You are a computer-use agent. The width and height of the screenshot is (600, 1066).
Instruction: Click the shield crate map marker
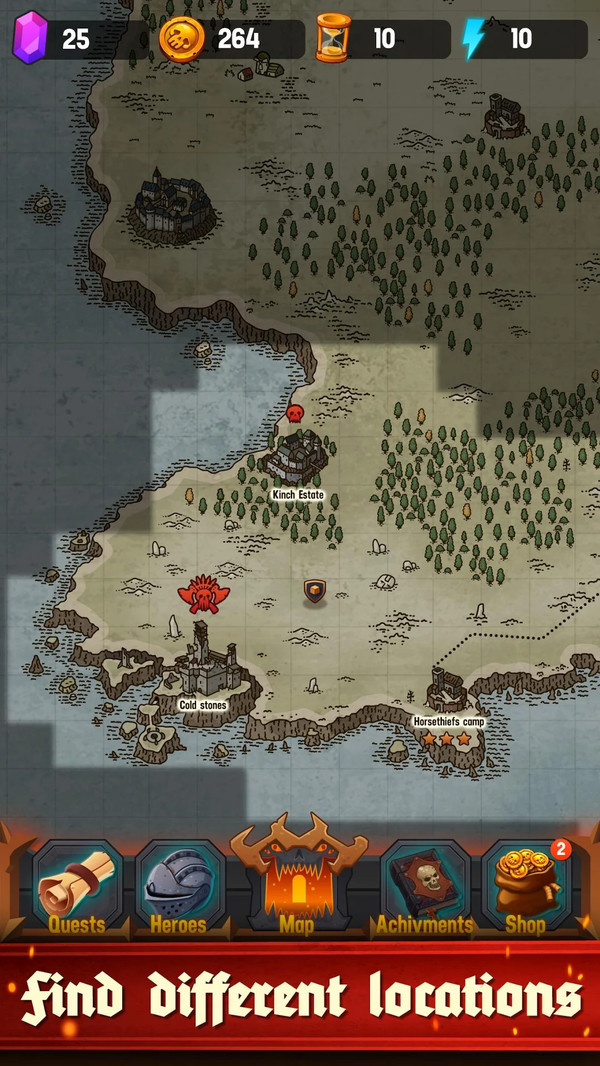pos(315,592)
